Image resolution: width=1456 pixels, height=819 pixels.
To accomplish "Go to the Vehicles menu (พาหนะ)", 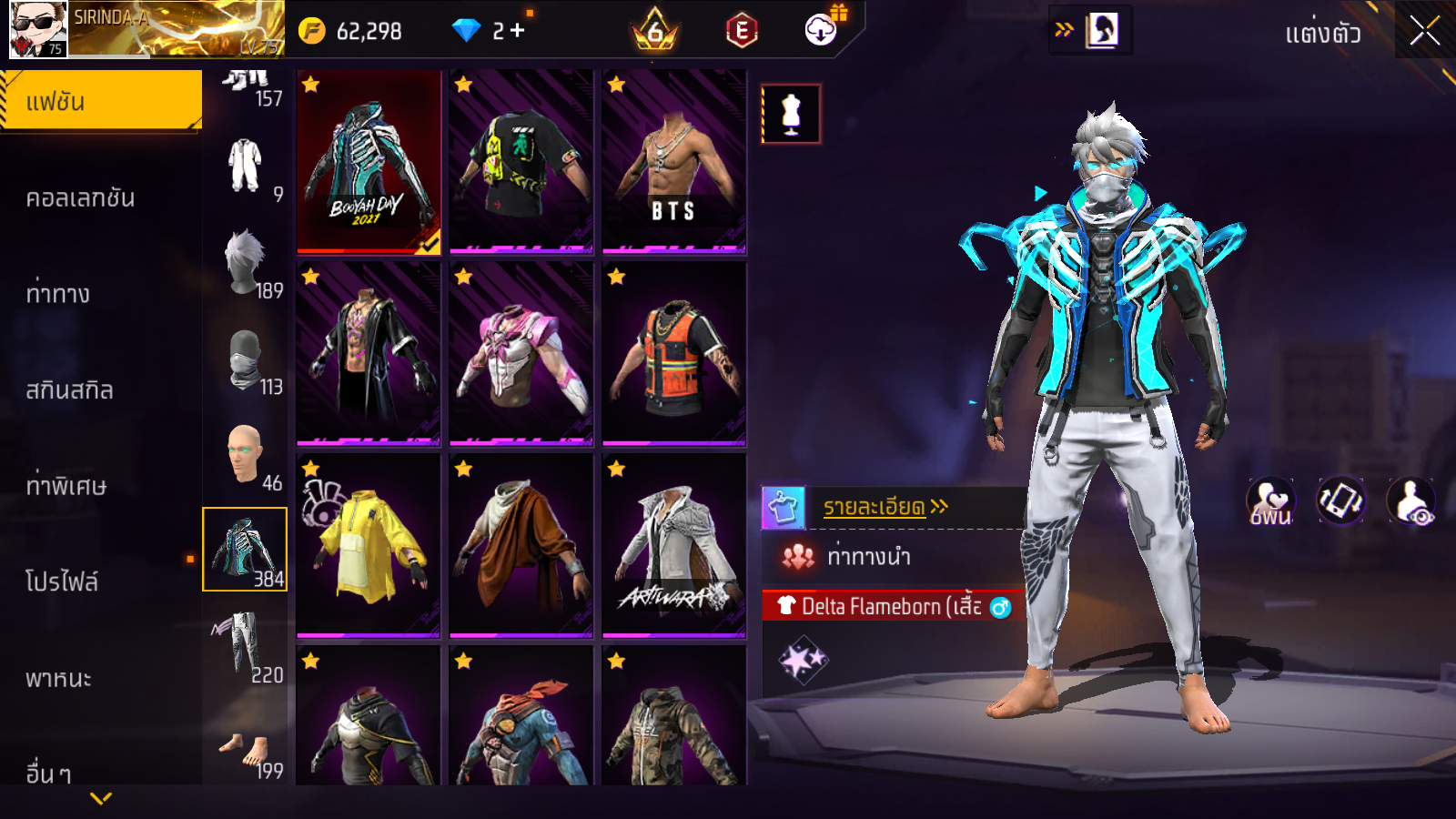I will pos(59,678).
